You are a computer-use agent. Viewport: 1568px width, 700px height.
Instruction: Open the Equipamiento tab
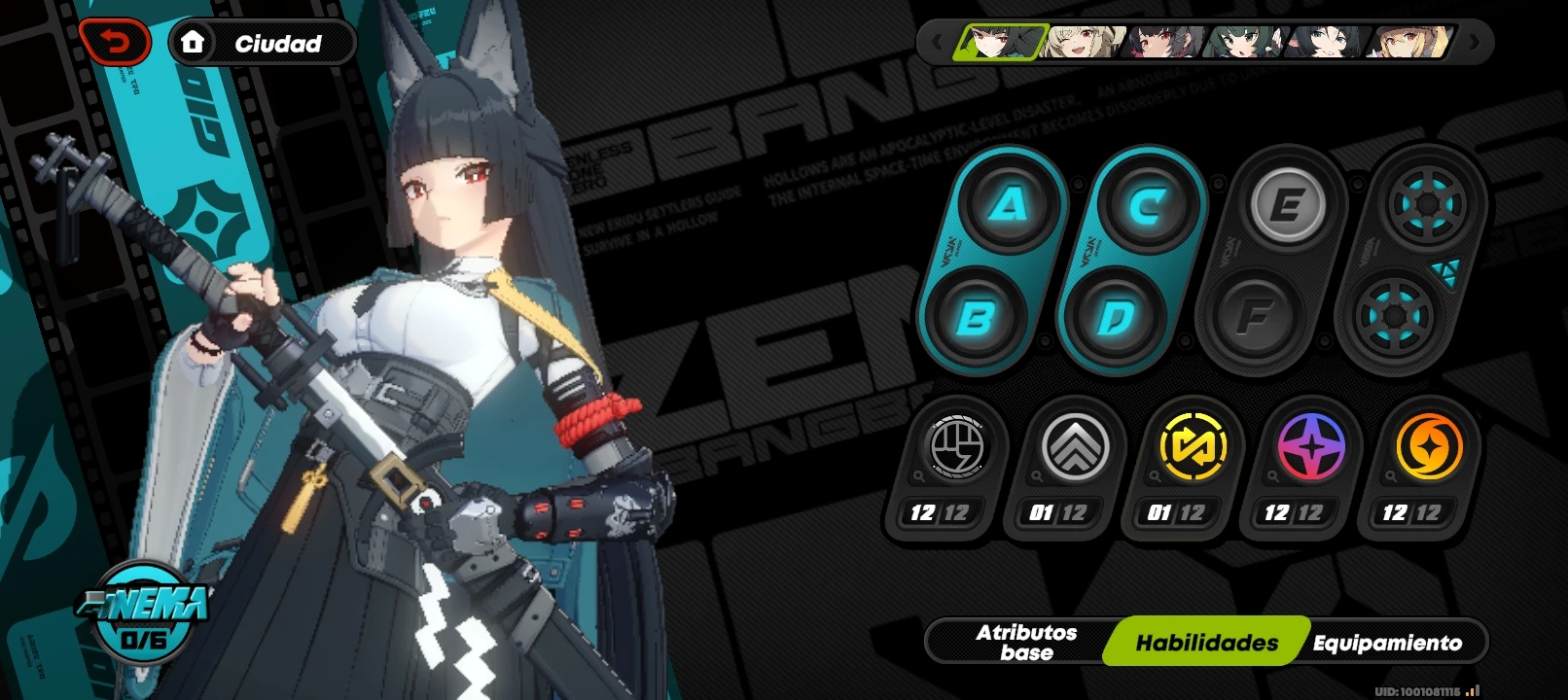(x=1387, y=642)
